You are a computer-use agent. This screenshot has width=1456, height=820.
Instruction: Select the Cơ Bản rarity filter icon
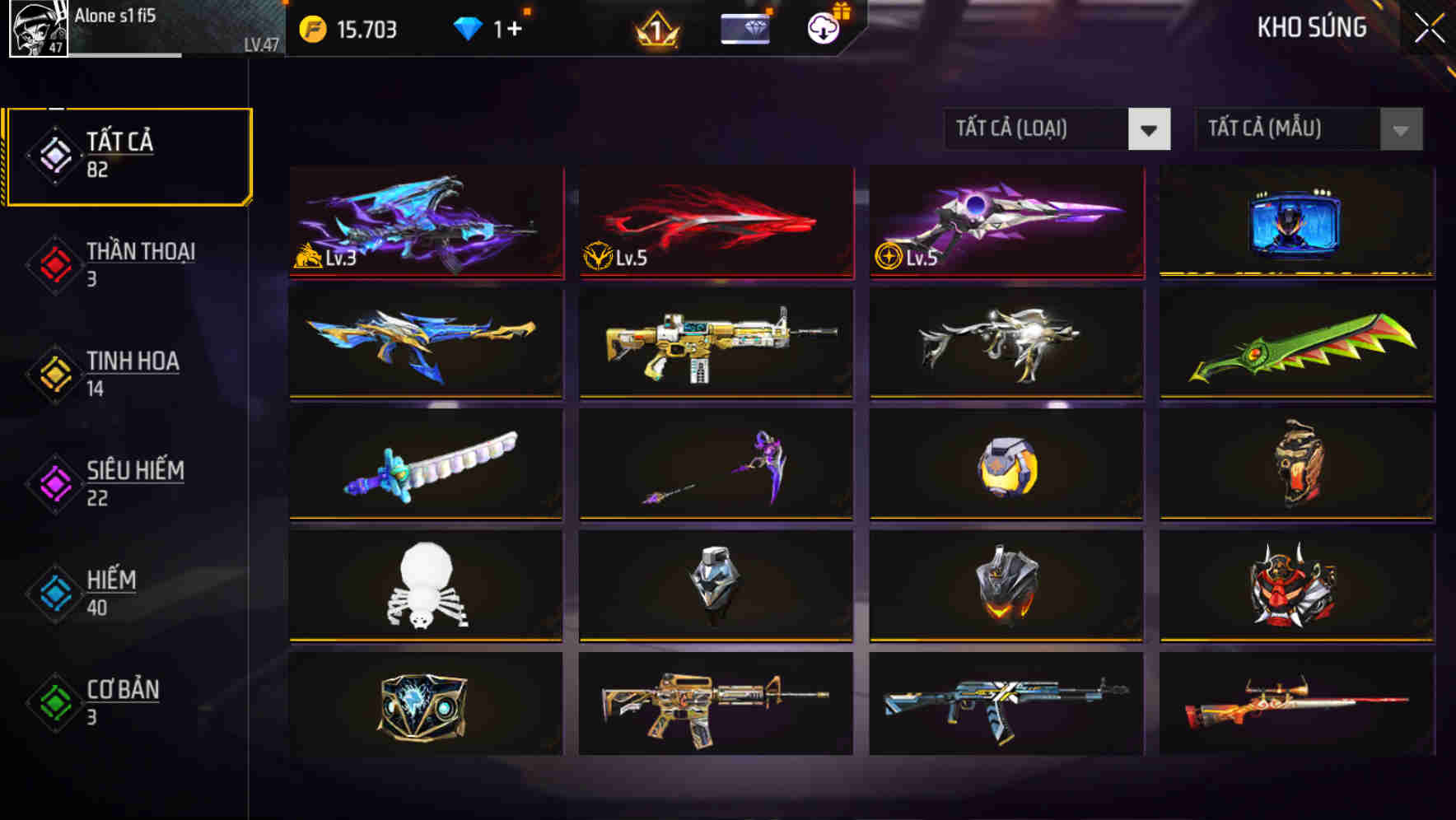point(54,703)
